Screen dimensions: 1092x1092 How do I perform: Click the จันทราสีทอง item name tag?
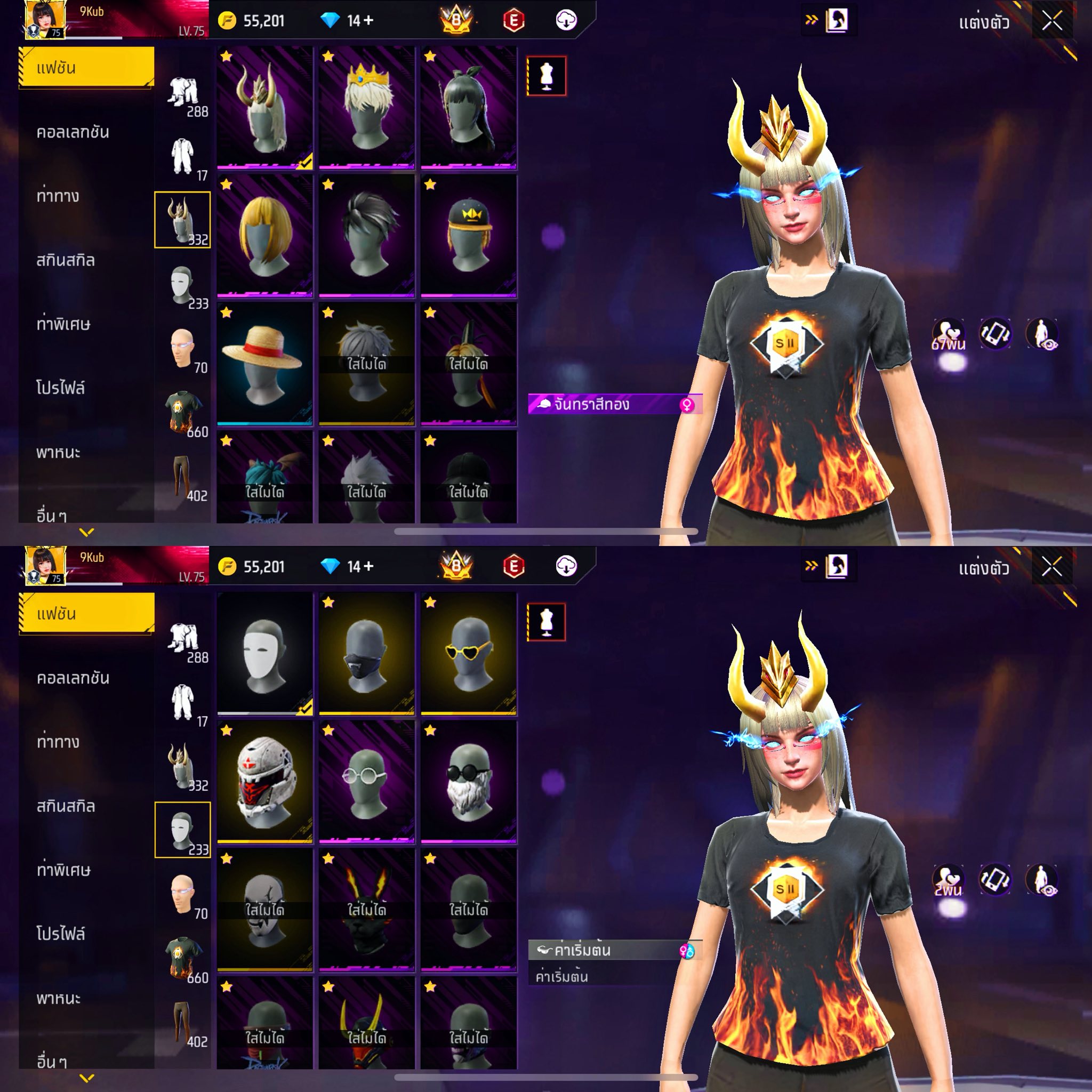pyautogui.click(x=614, y=404)
